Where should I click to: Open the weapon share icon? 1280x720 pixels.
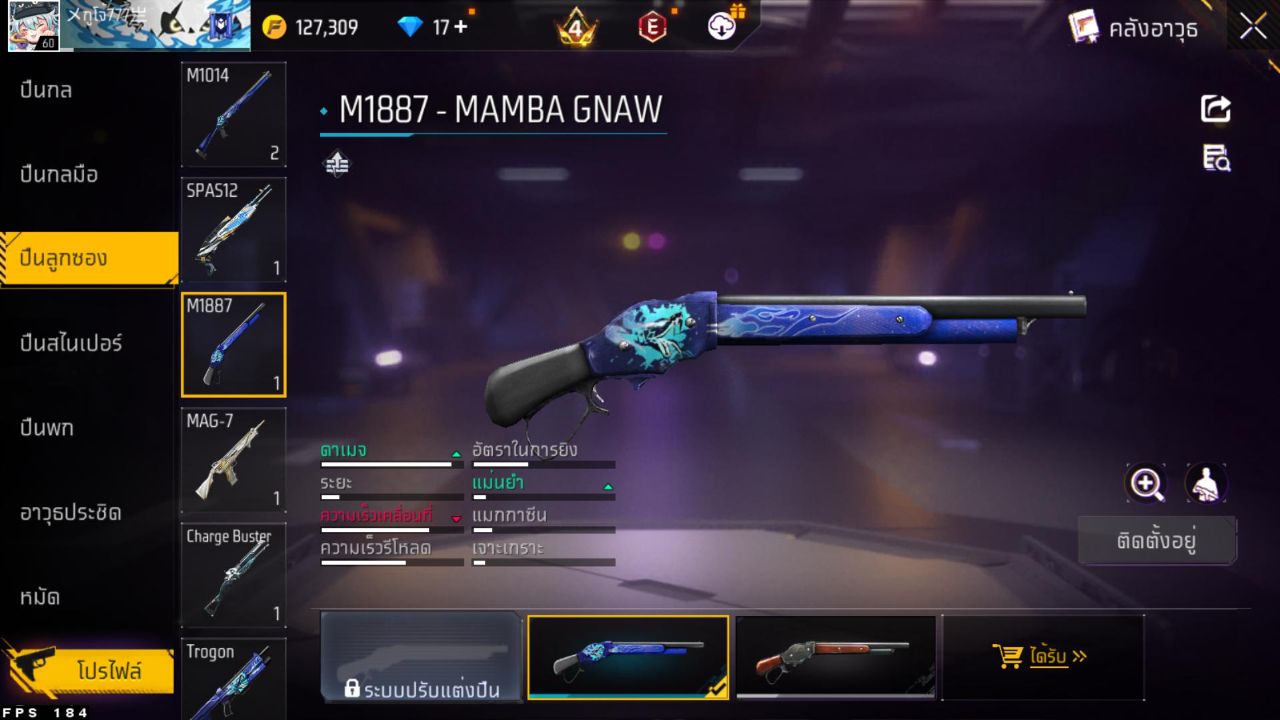click(1215, 110)
